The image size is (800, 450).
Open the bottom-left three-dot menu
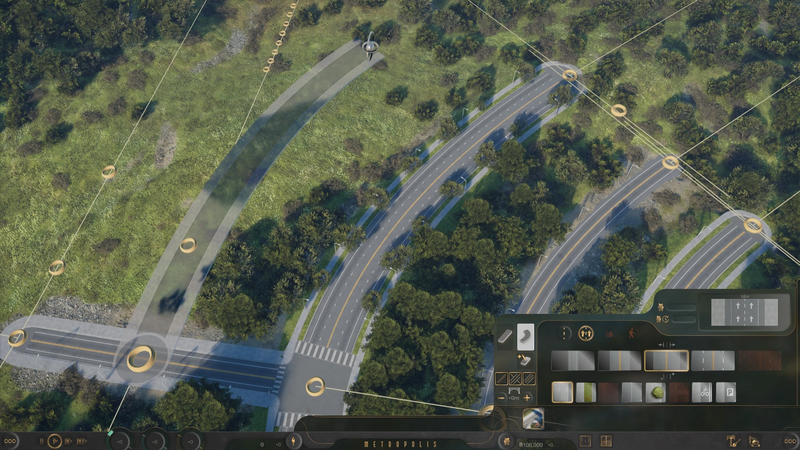pos(10,440)
